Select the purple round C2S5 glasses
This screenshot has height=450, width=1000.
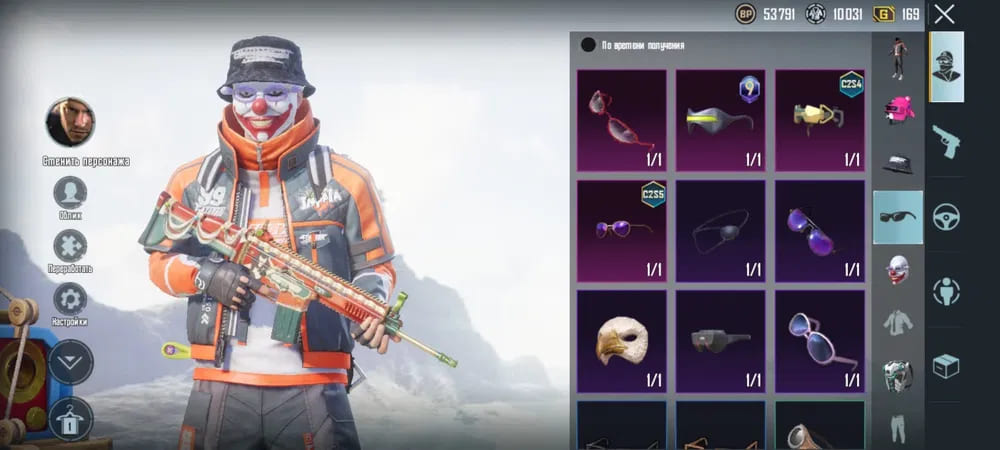tap(621, 228)
